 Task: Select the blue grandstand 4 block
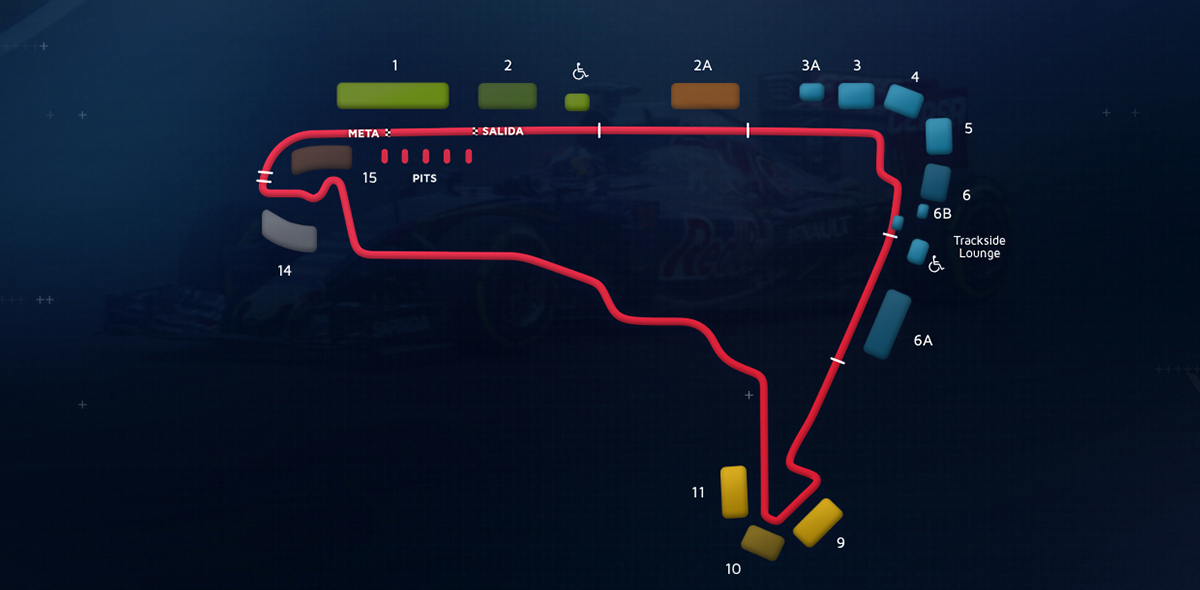903,101
